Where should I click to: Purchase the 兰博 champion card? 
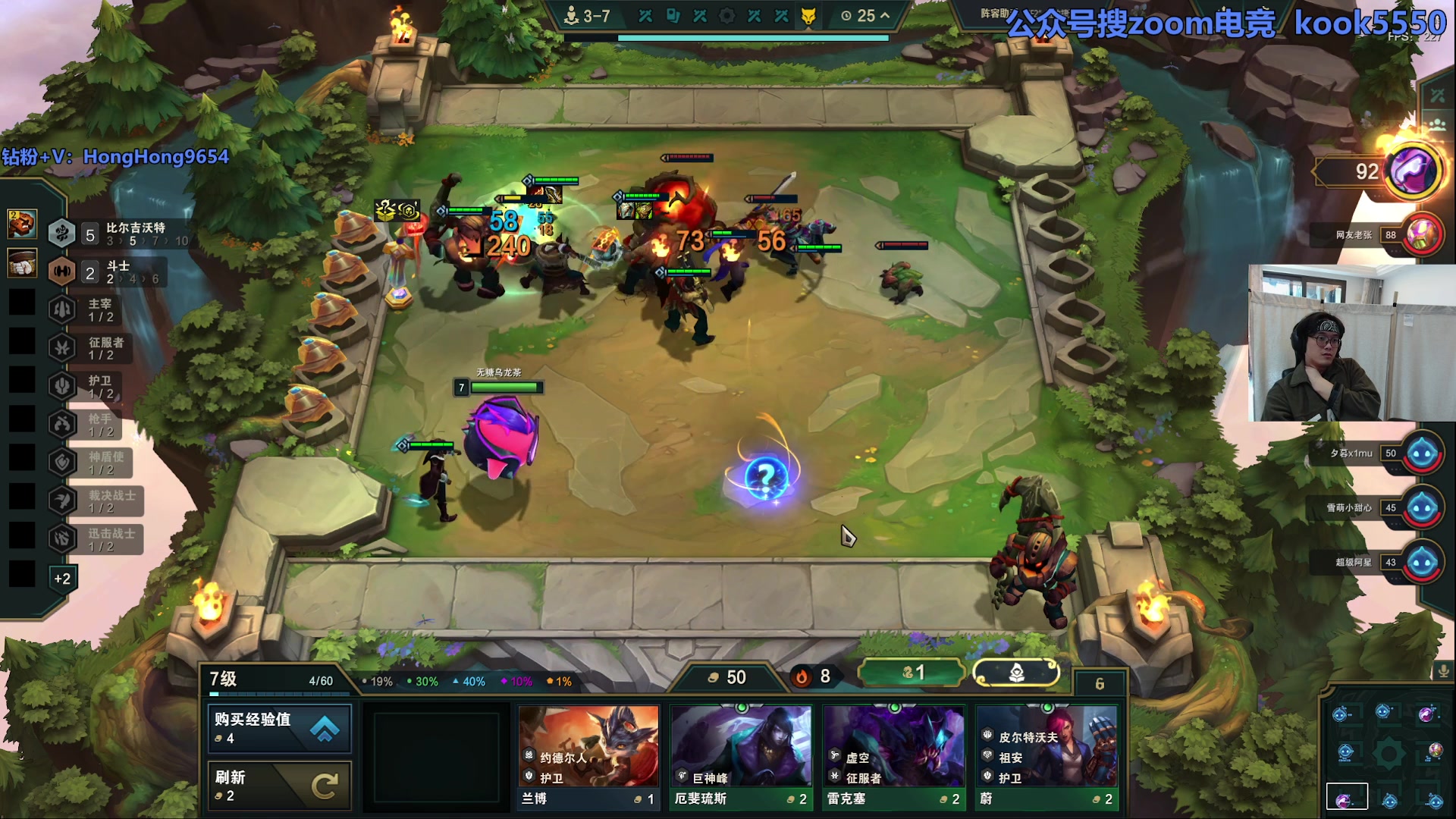[588, 757]
